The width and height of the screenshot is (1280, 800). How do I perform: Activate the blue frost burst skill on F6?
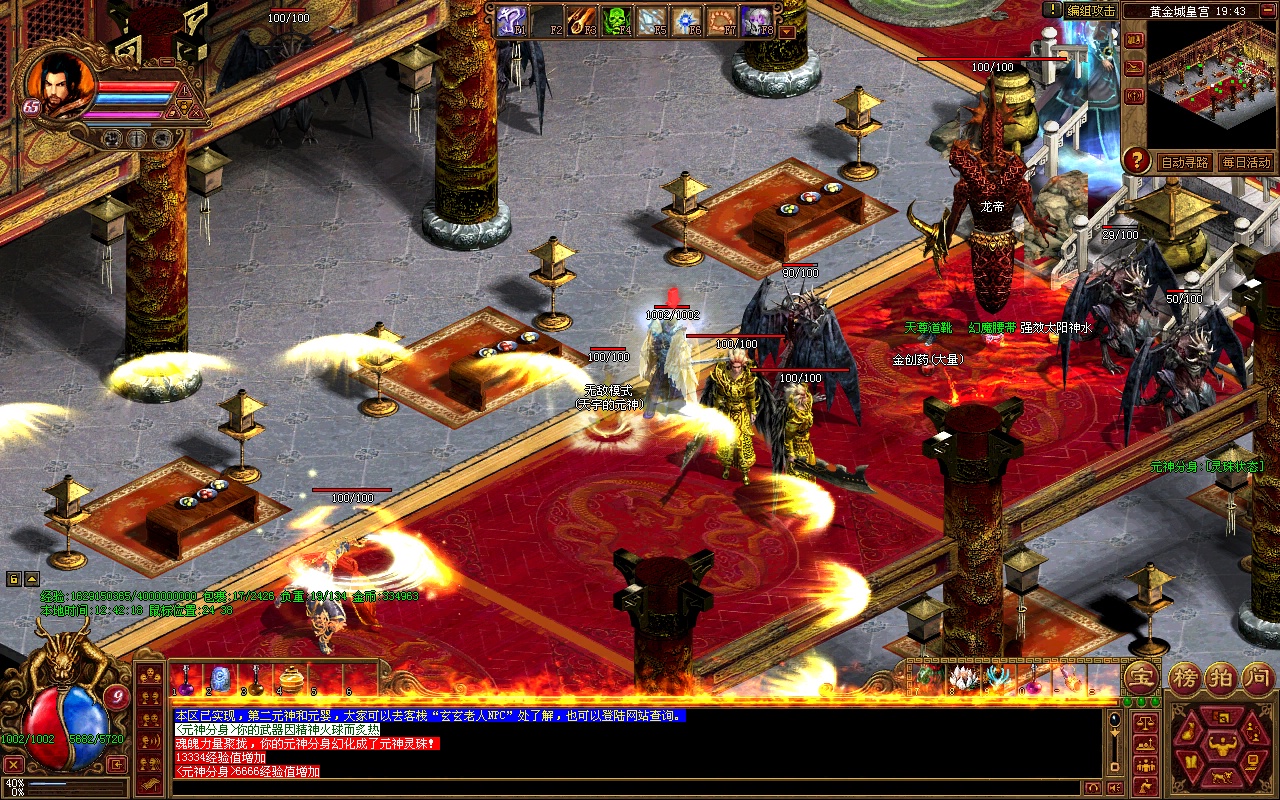click(x=687, y=21)
